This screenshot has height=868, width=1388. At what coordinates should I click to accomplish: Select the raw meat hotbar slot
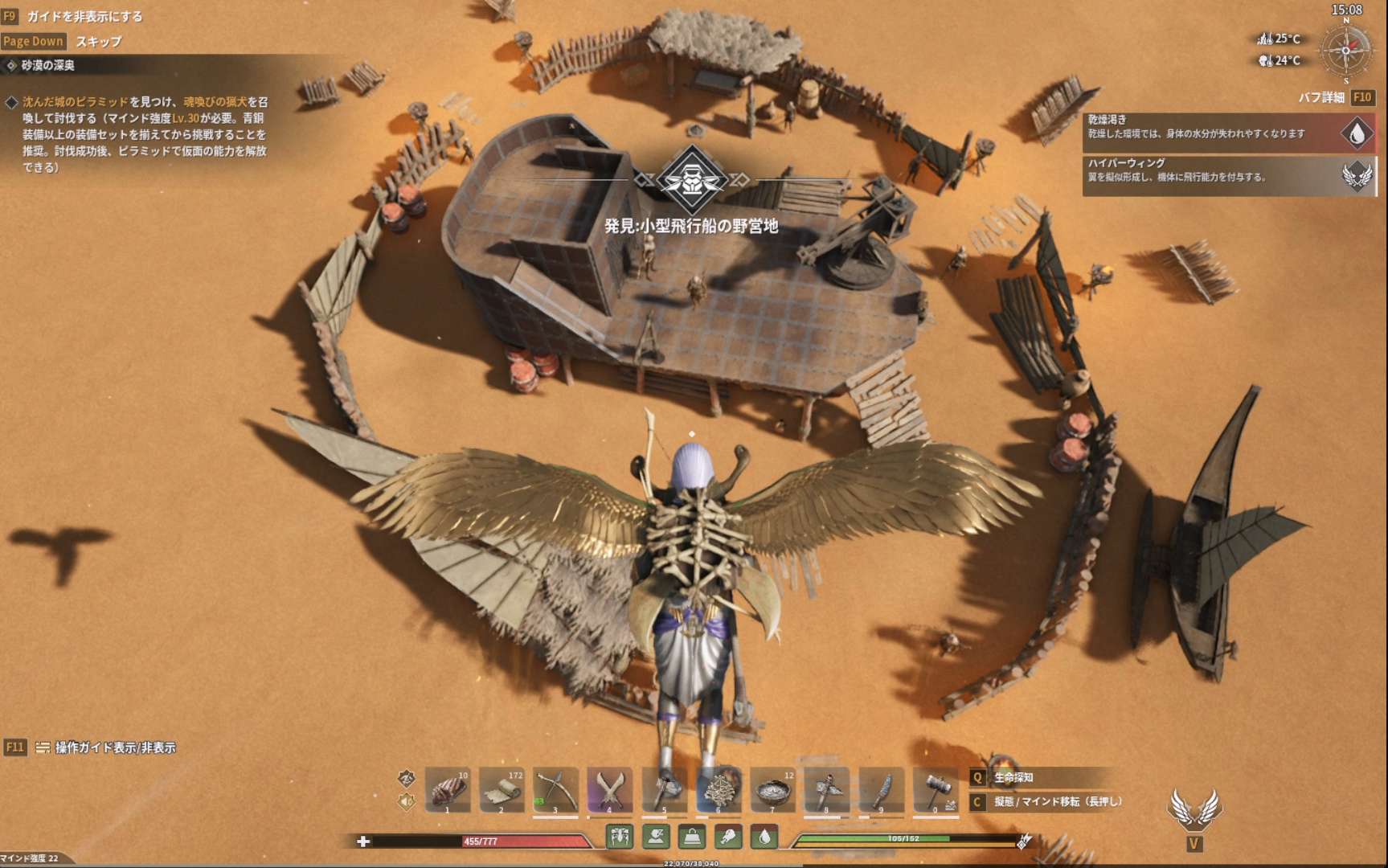click(x=448, y=790)
